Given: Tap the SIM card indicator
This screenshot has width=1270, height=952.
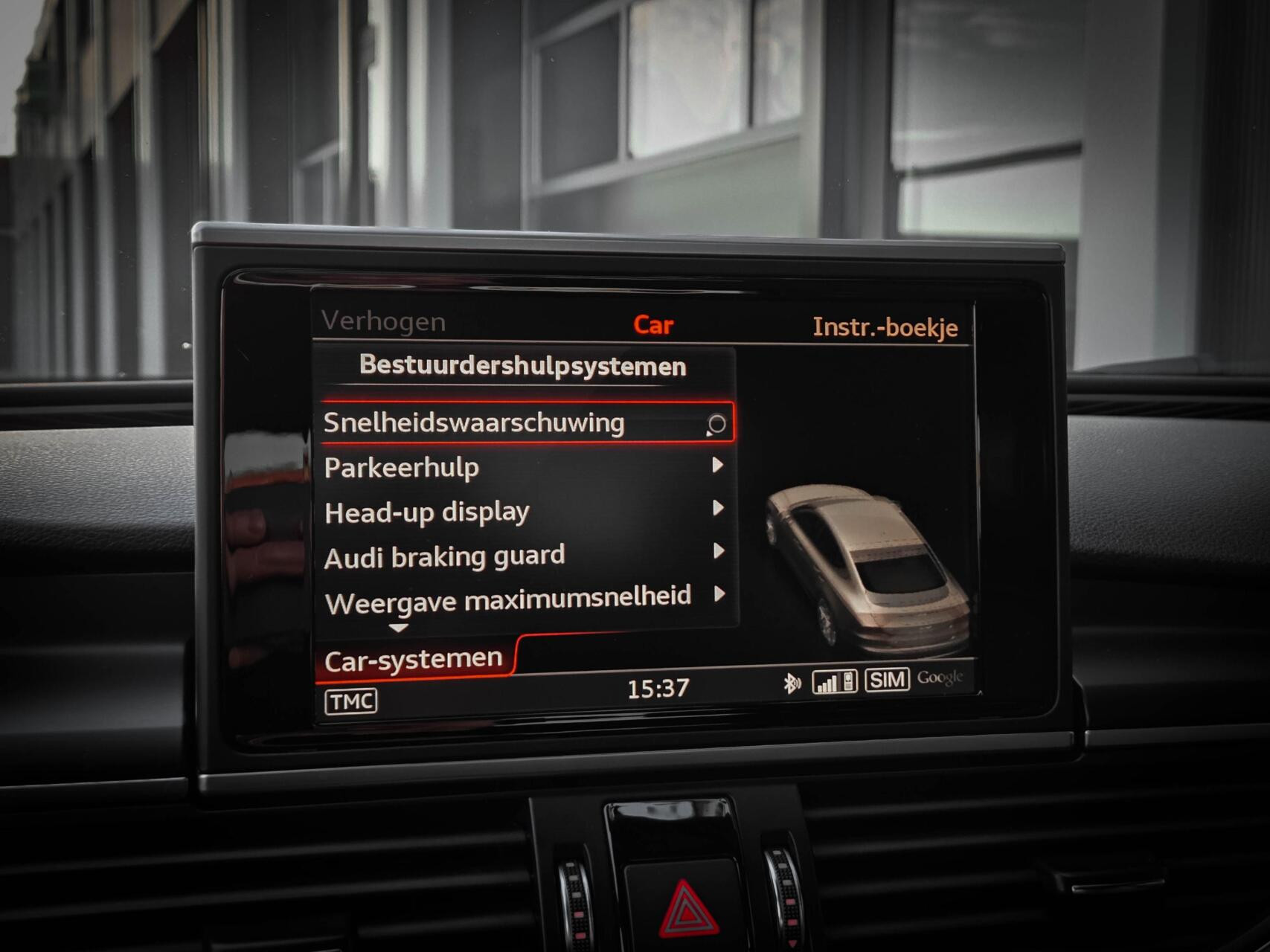Looking at the screenshot, I should coord(887,678).
